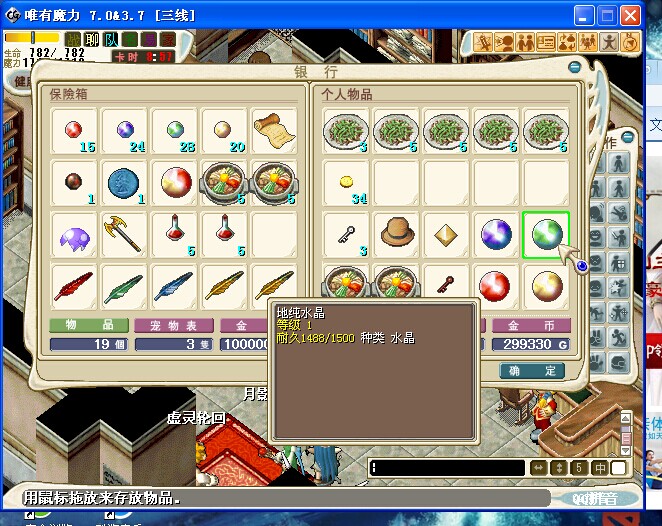
Task: Pick the brown hat in personal items
Action: [397, 232]
